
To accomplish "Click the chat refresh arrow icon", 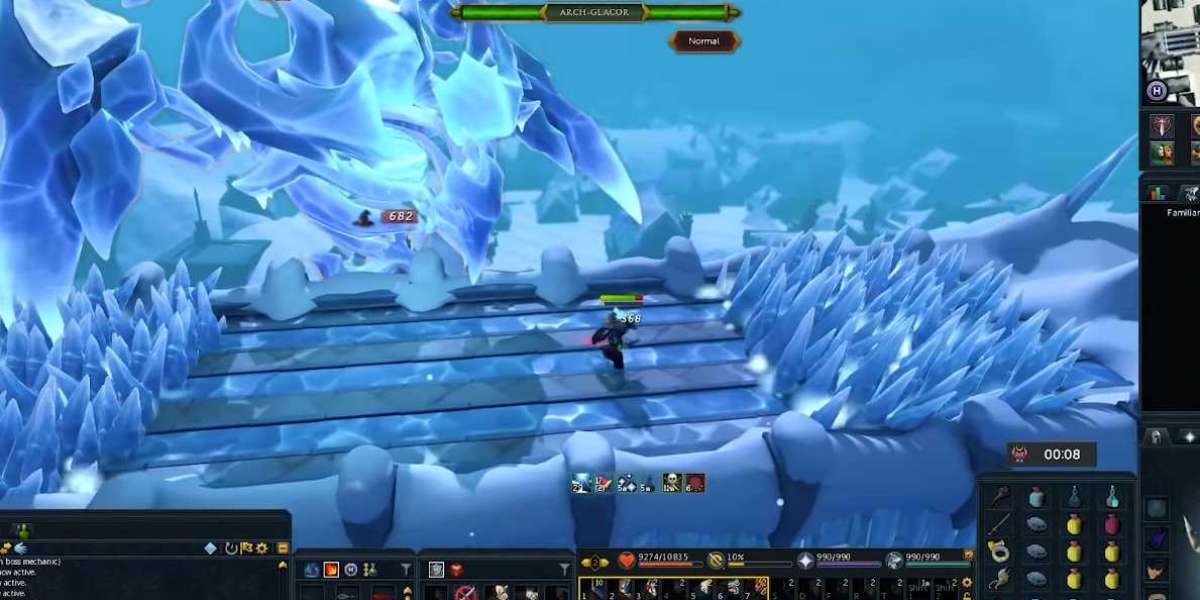I will click(231, 548).
